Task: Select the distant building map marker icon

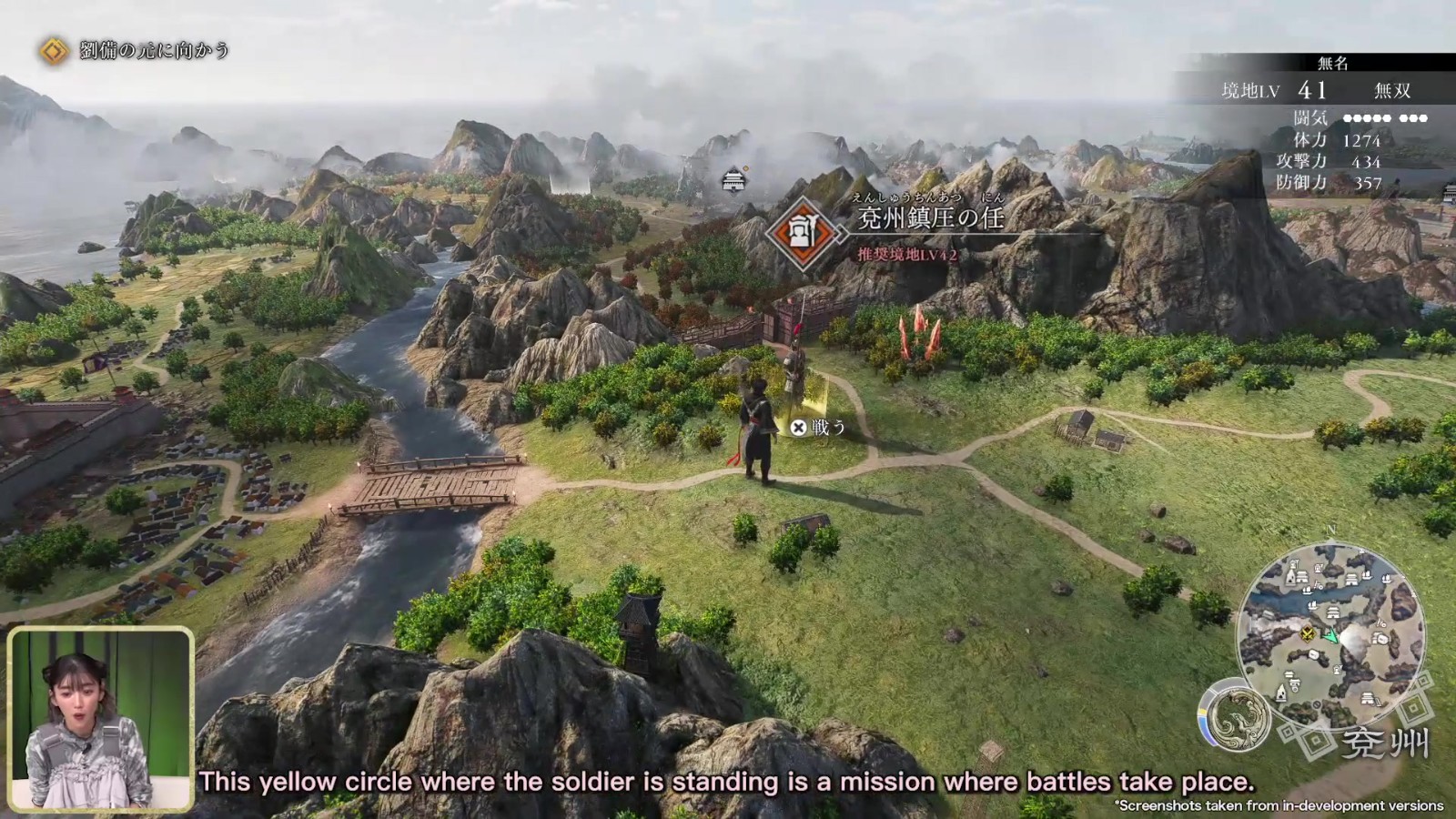Action: [x=733, y=180]
